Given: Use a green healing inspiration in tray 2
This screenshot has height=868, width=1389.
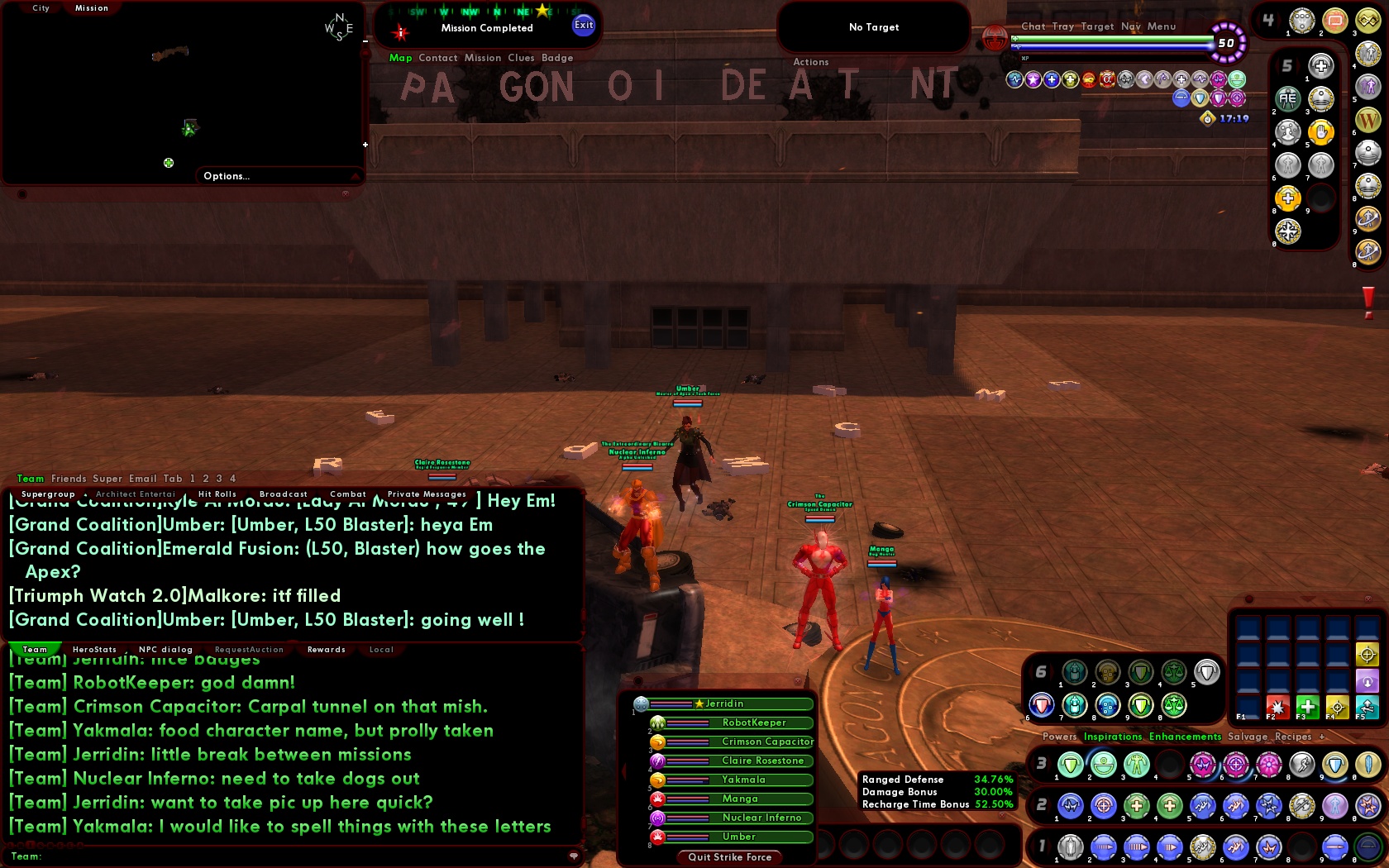Looking at the screenshot, I should [x=1136, y=805].
